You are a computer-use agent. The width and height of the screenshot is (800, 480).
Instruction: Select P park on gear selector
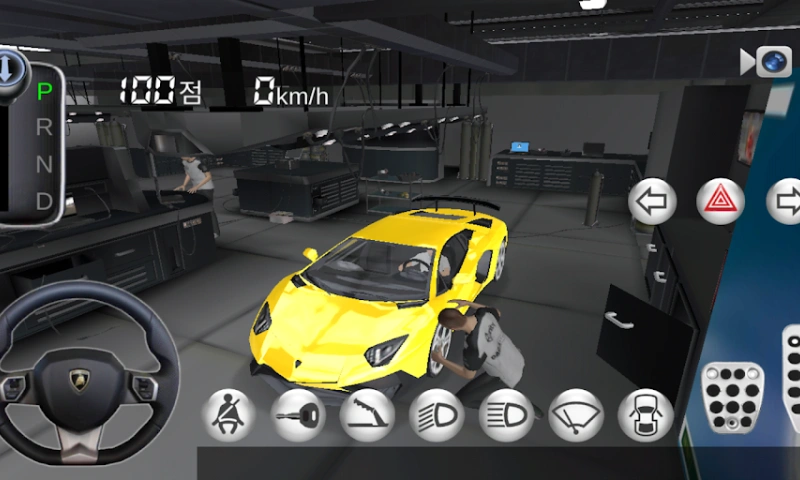click(x=44, y=92)
